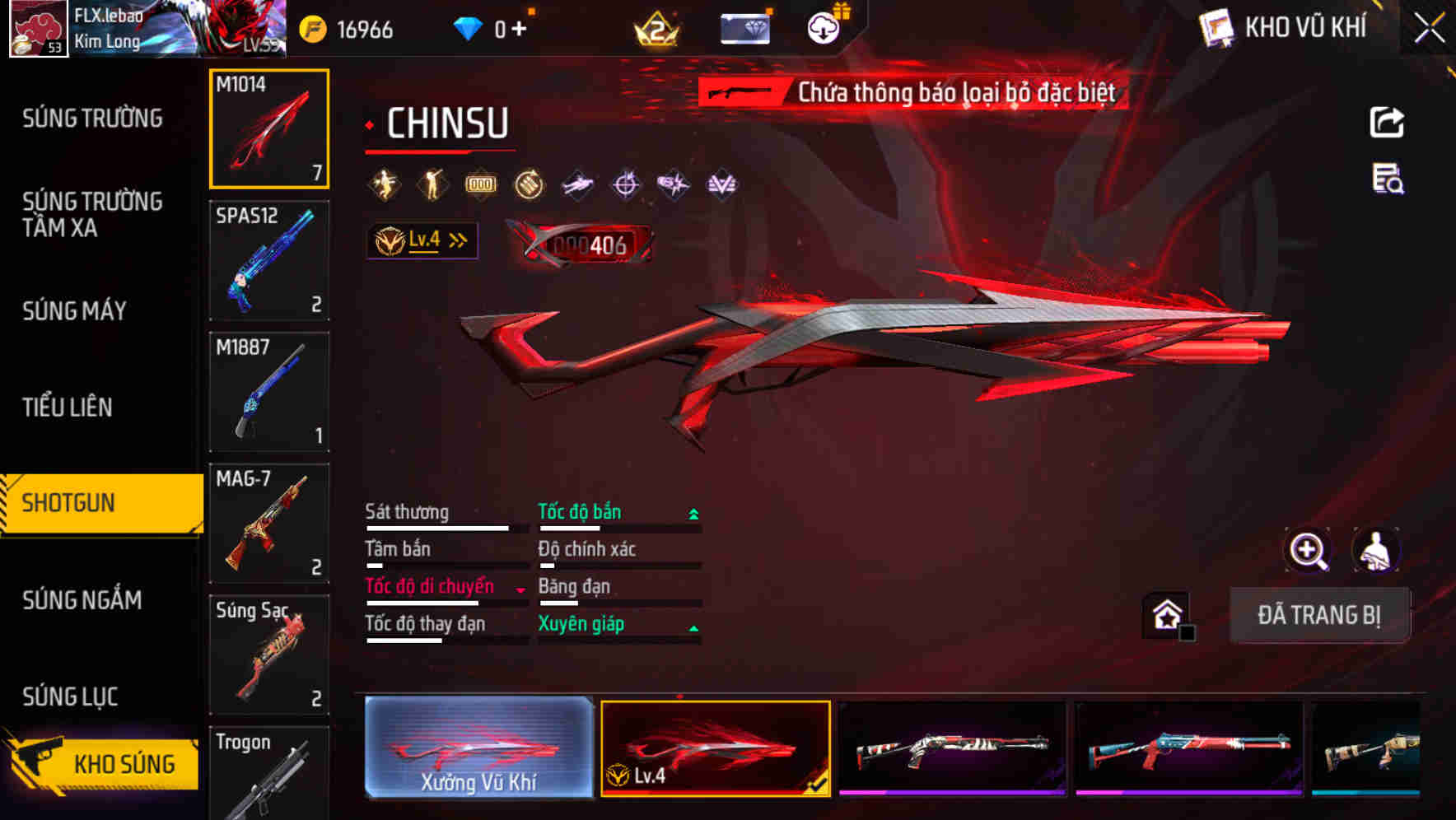Viewport: 1456px width, 820px height.
Task: Select the MAG-7 shotgun thumbnail
Action: [x=268, y=524]
